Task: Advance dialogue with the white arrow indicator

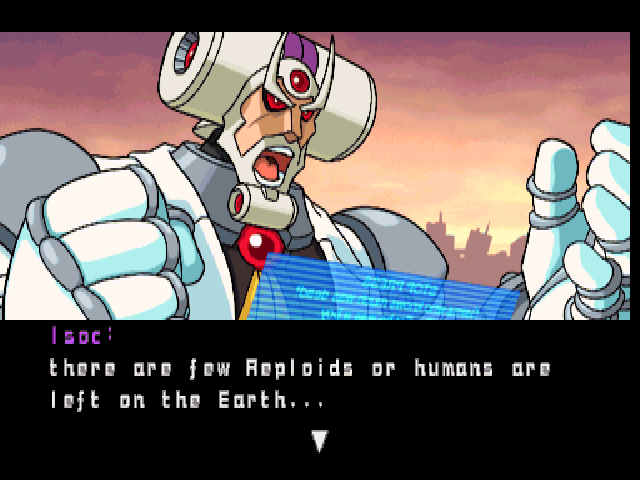Action: [319, 441]
